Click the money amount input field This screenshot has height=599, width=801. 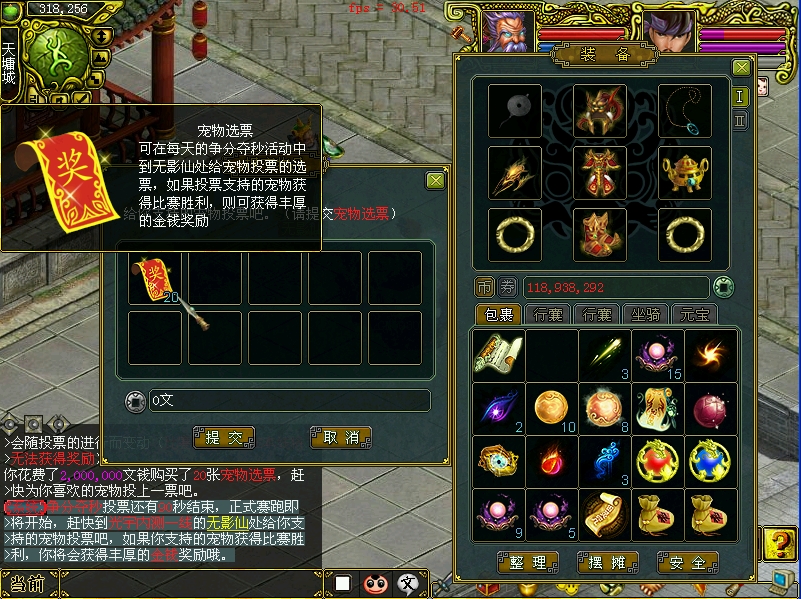tap(288, 401)
